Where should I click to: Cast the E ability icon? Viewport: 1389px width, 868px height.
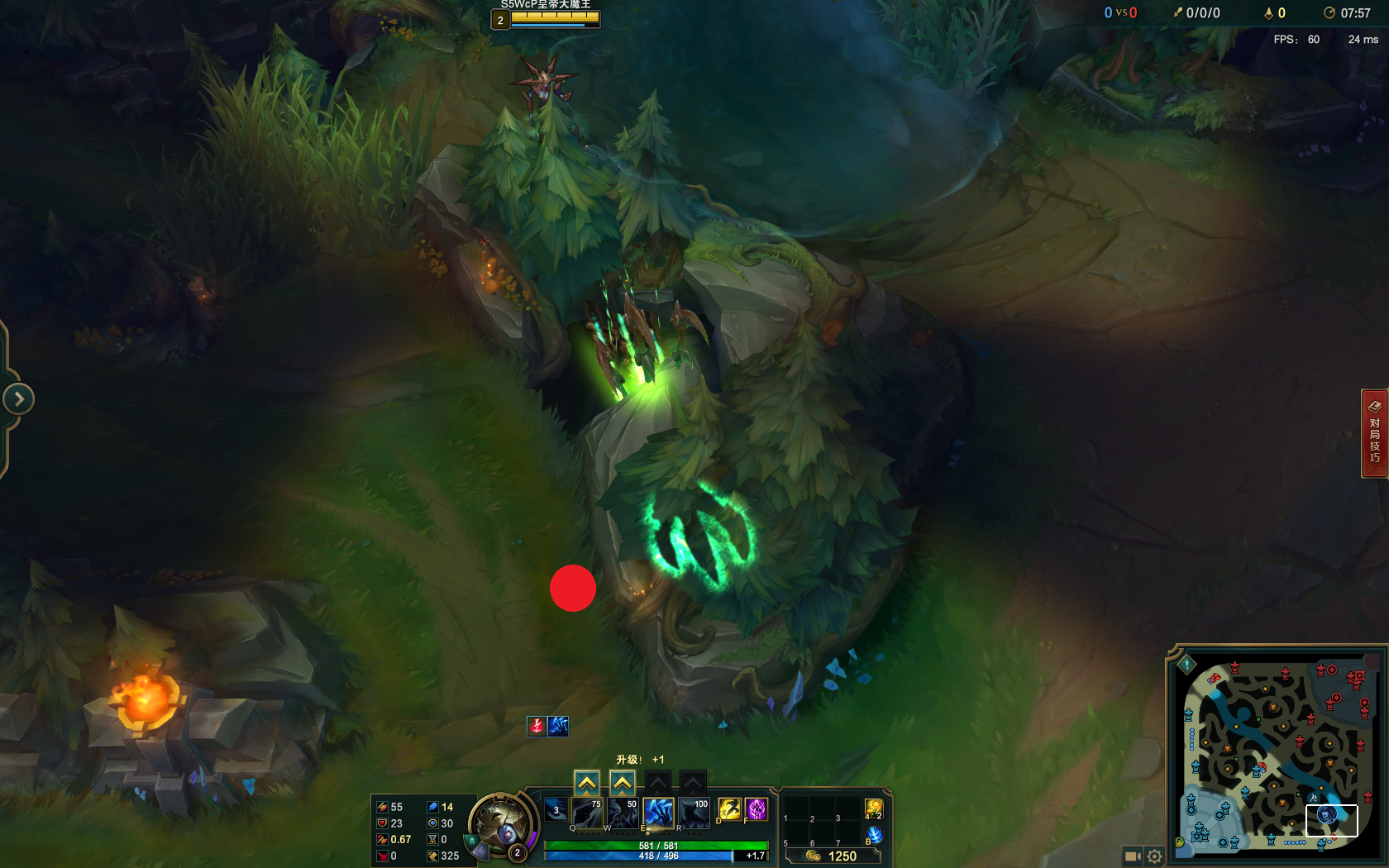[659, 812]
